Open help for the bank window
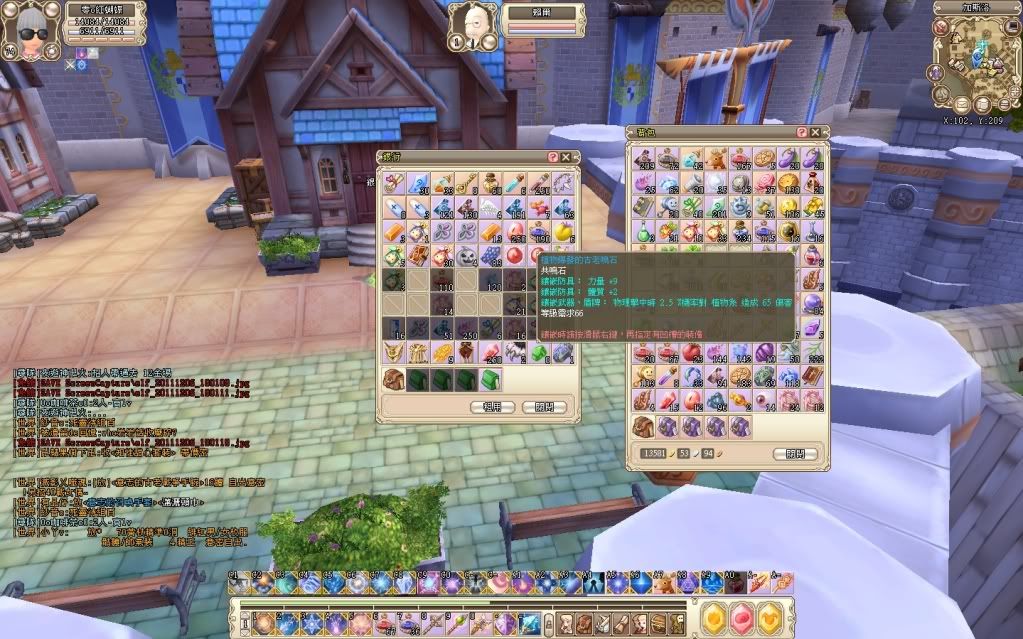This screenshot has height=639, width=1023. (553, 157)
